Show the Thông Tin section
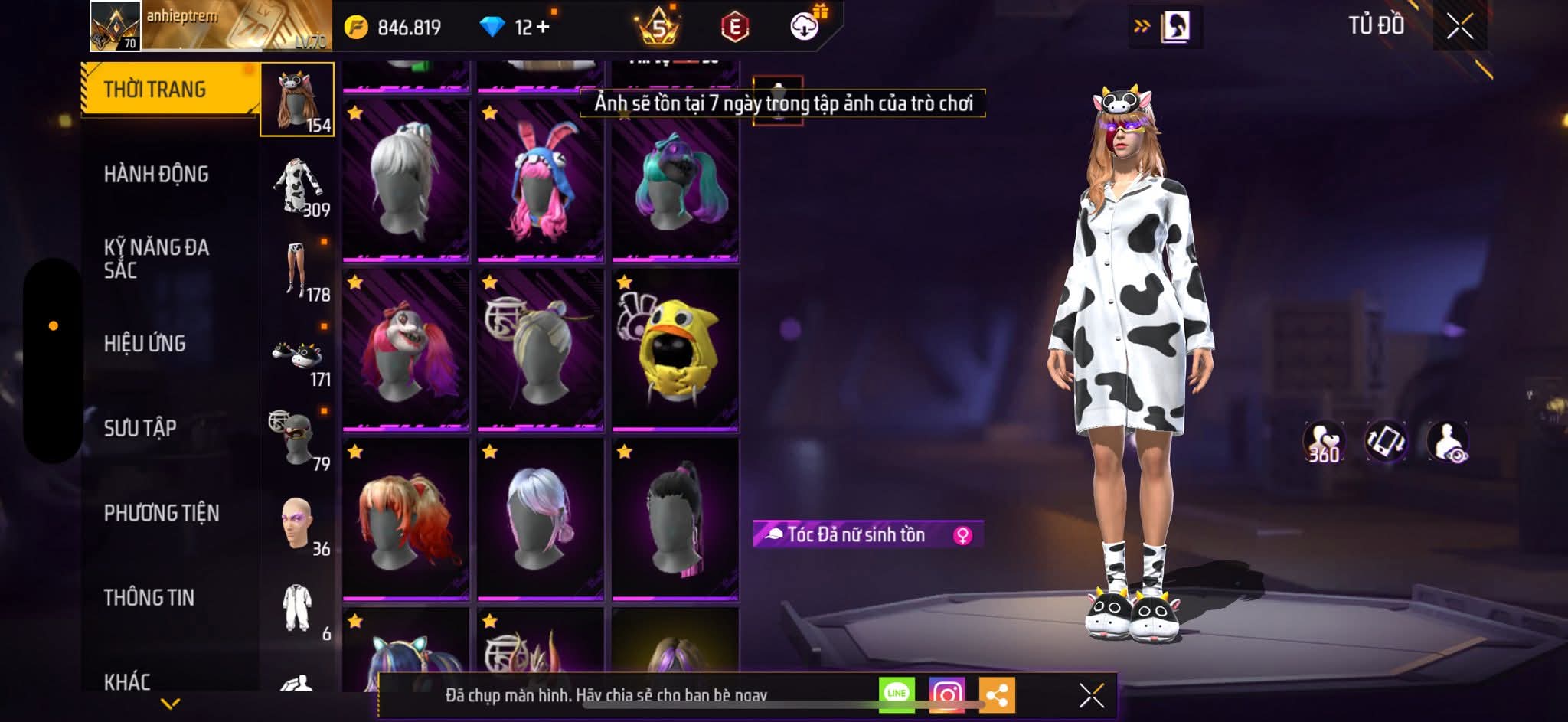1568x722 pixels. (149, 597)
